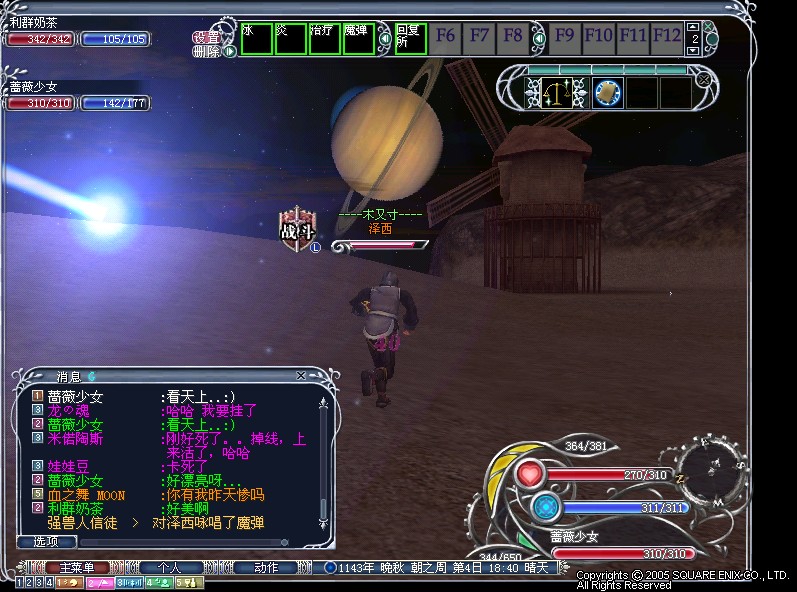
Task: Cast the 炎 fire spell from hotbar
Action: click(x=290, y=39)
